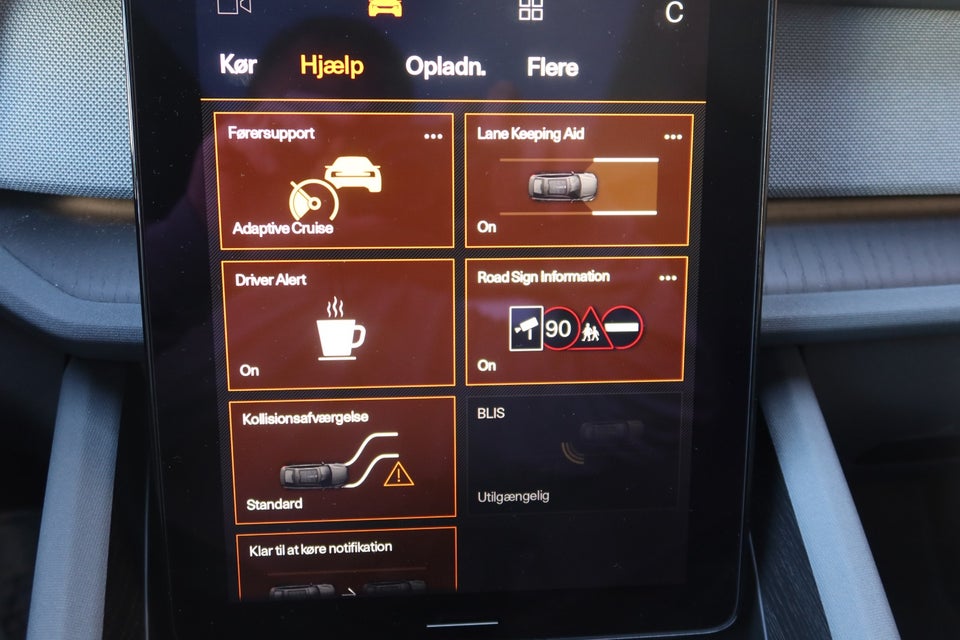Tap the unavailable BLIS tile
This screenshot has height=640, width=960.
coord(575,452)
